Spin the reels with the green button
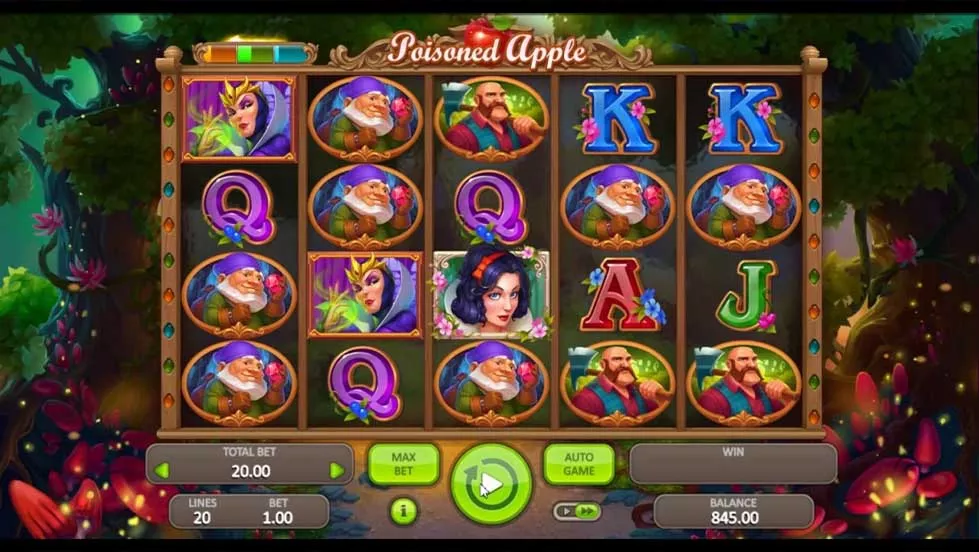Viewport: 979px width, 552px height. coord(490,484)
